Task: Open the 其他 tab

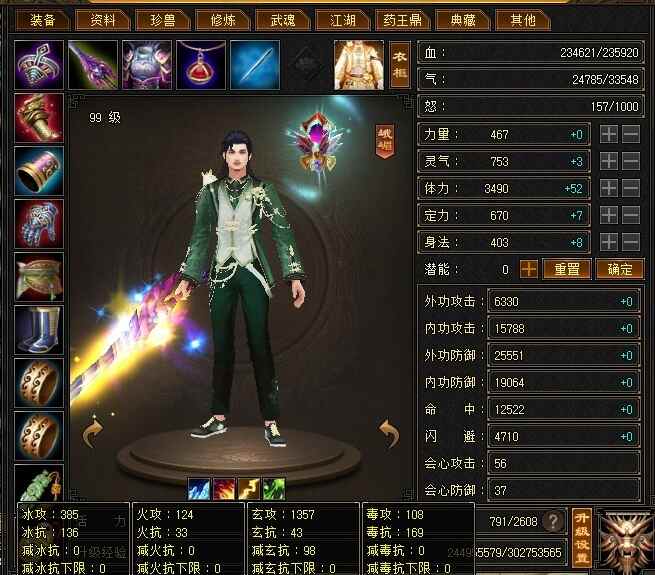Action: tap(522, 20)
